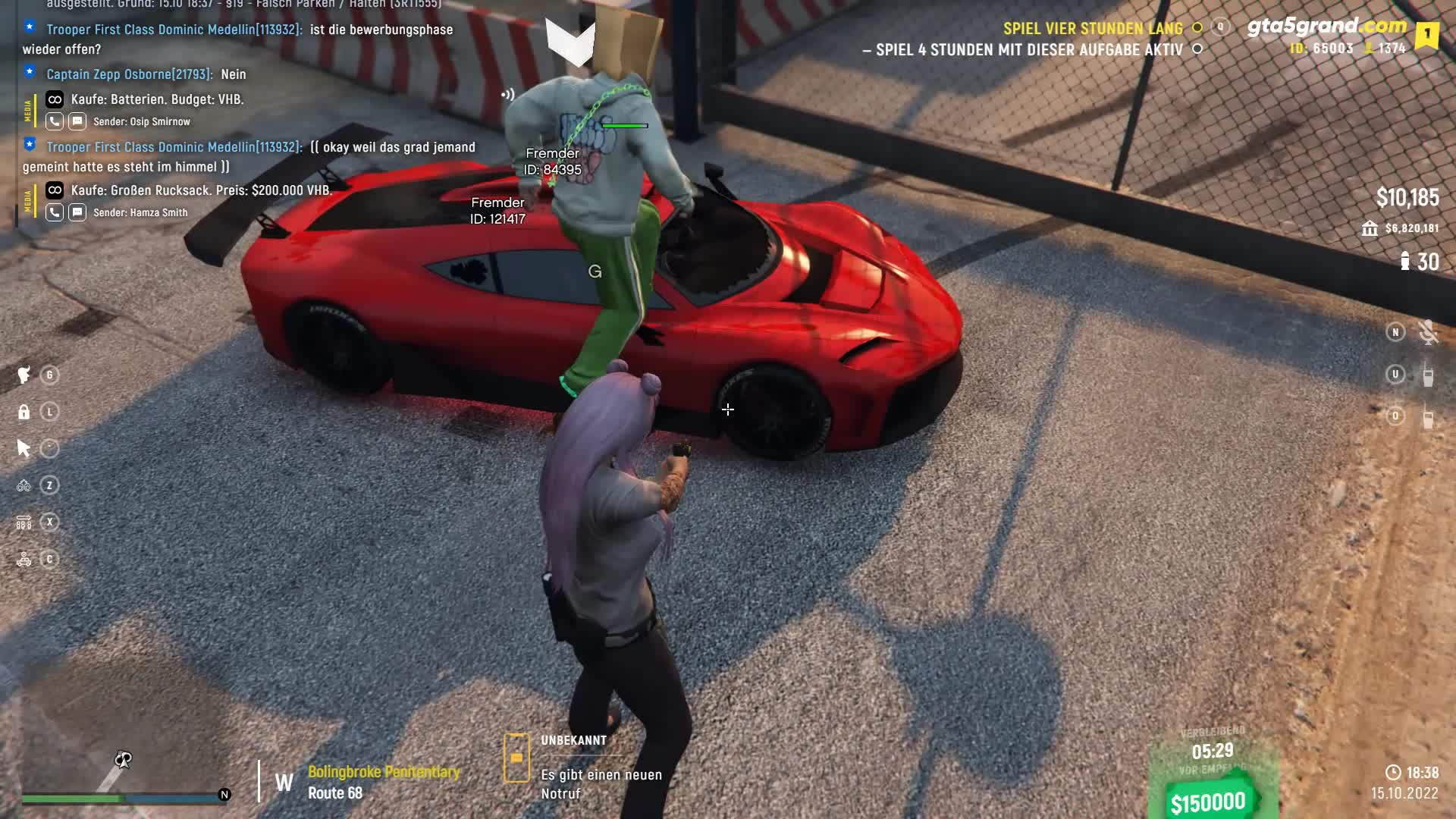Use the handcuffs icon
Image resolution: width=1456 pixels, height=819 pixels.
24,485
